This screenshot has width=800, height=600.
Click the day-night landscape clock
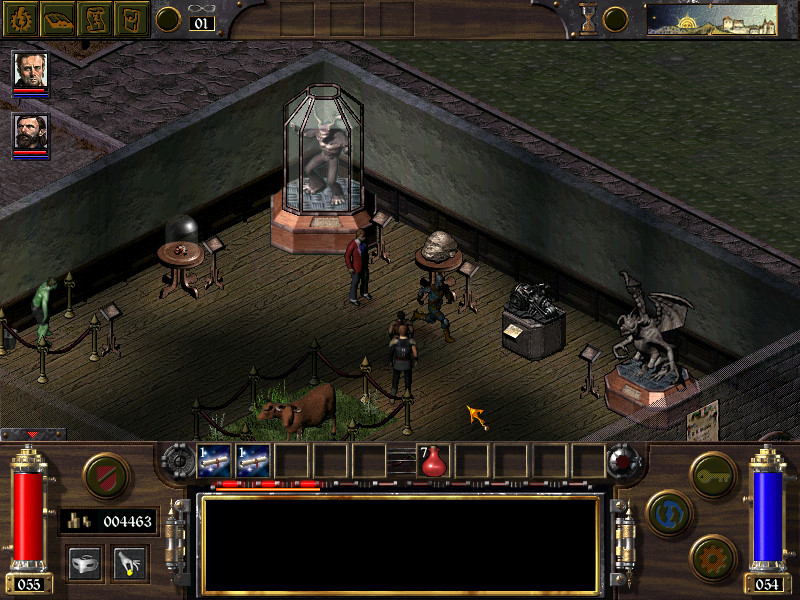[x=711, y=19]
